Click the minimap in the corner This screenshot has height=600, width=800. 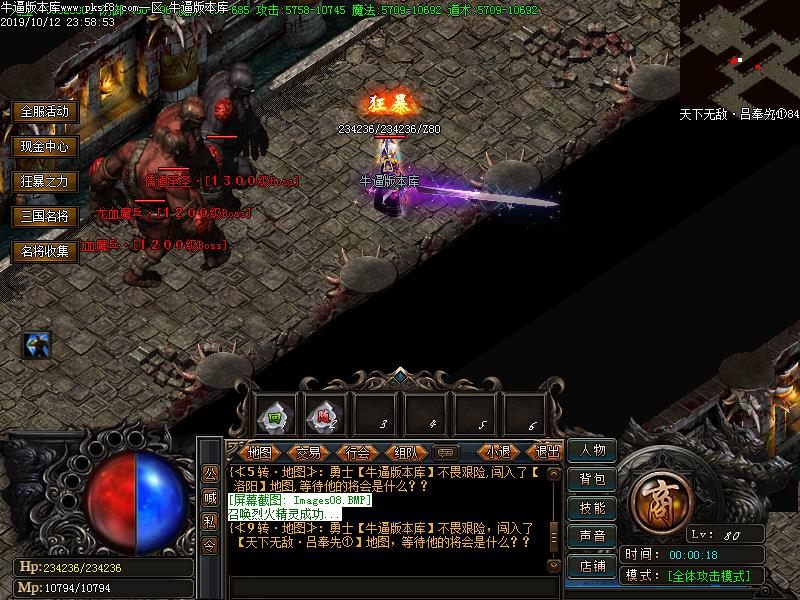click(739, 52)
